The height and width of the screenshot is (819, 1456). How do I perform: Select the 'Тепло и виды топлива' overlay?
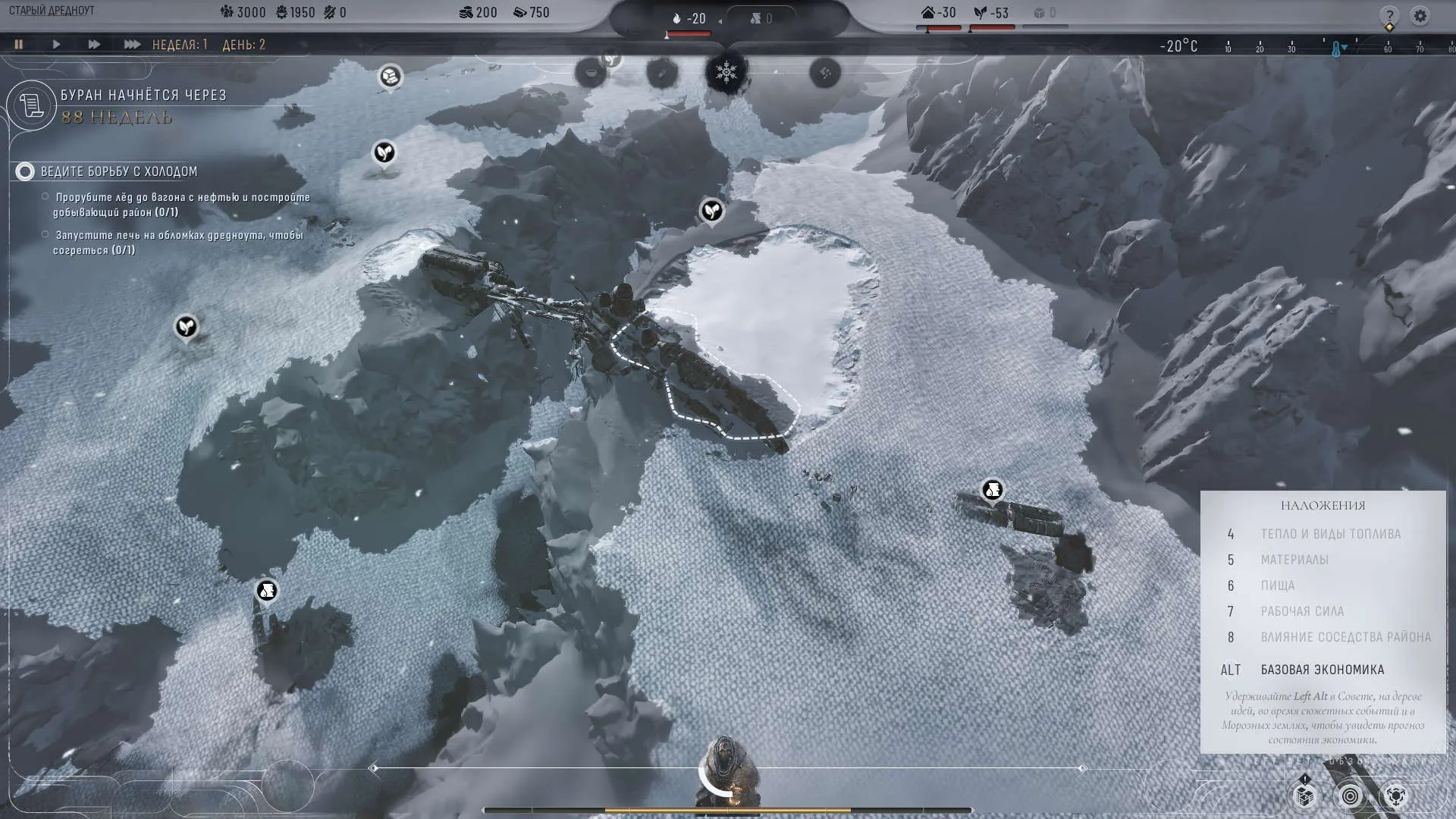[x=1330, y=535]
